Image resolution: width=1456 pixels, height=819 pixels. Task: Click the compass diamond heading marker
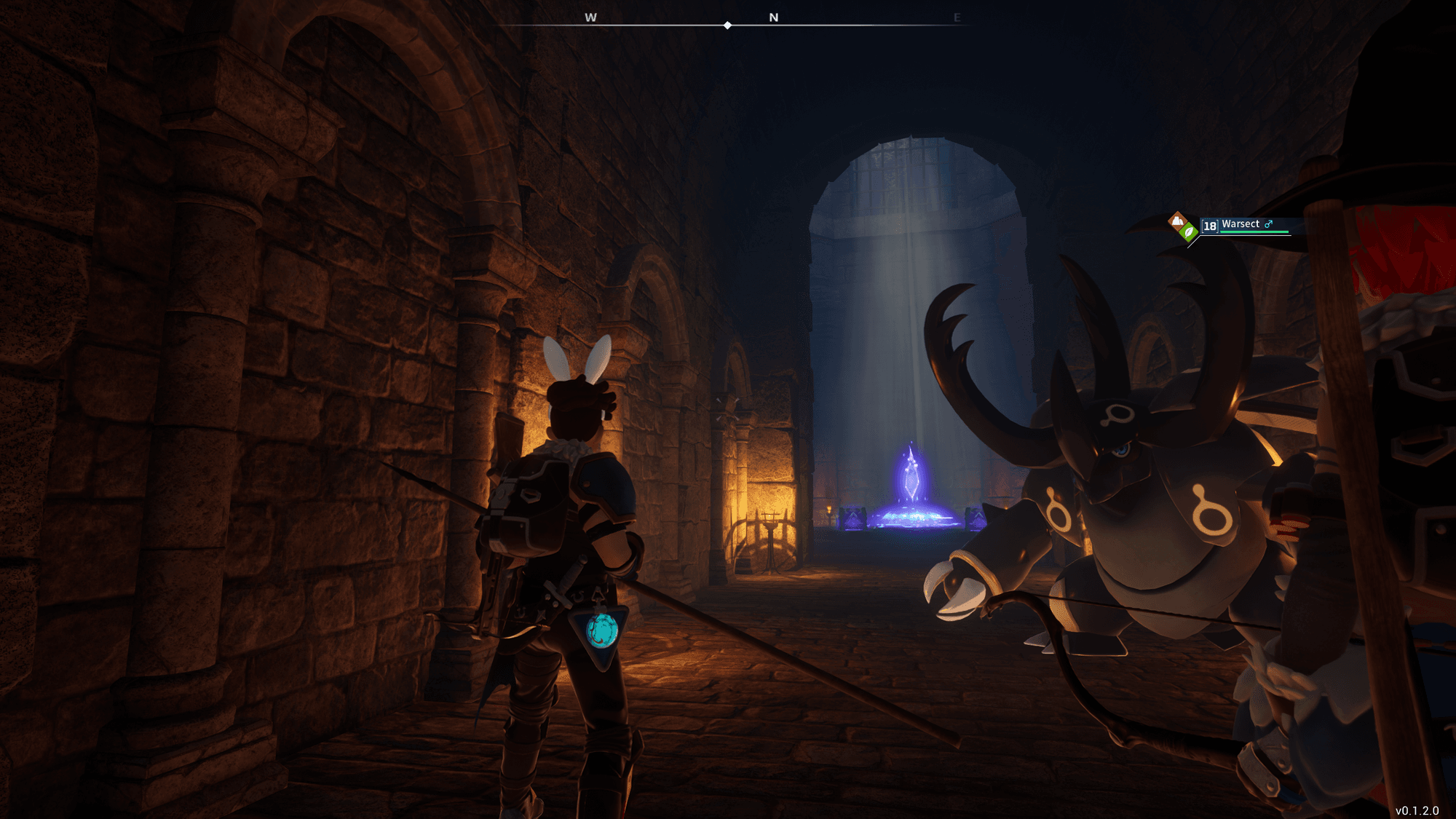pyautogui.click(x=727, y=25)
